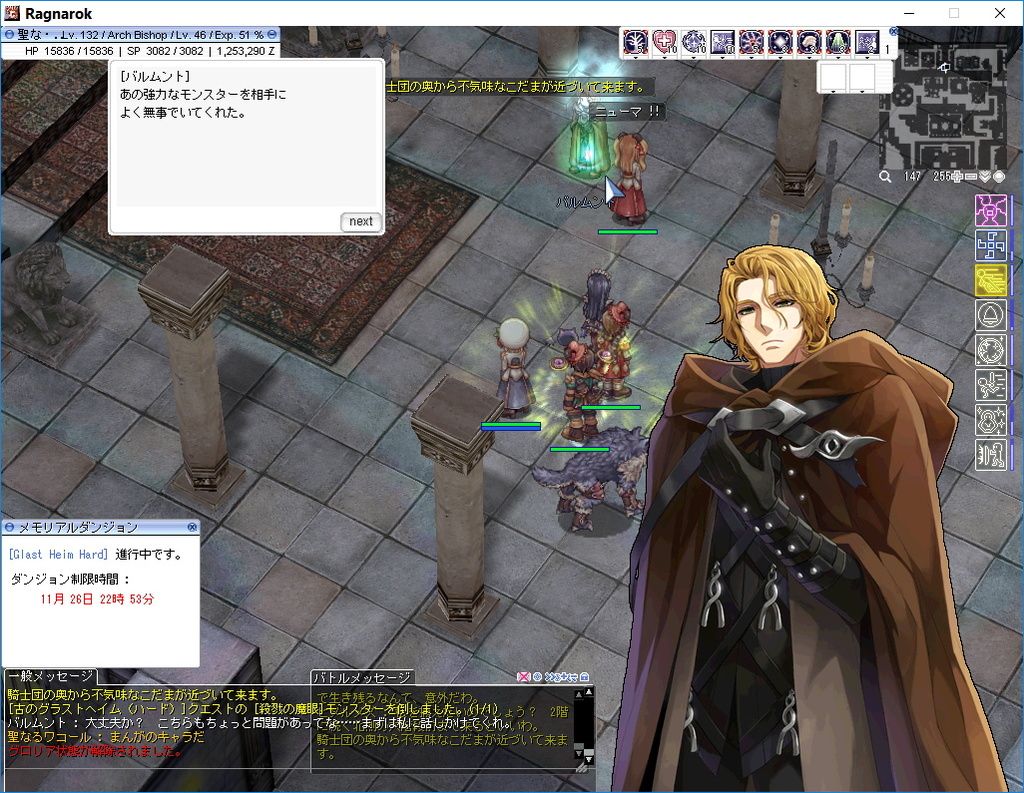Screen dimensions: 1024x793
Task: Switch to the 一般メッセージ chat tab
Action: (x=51, y=676)
